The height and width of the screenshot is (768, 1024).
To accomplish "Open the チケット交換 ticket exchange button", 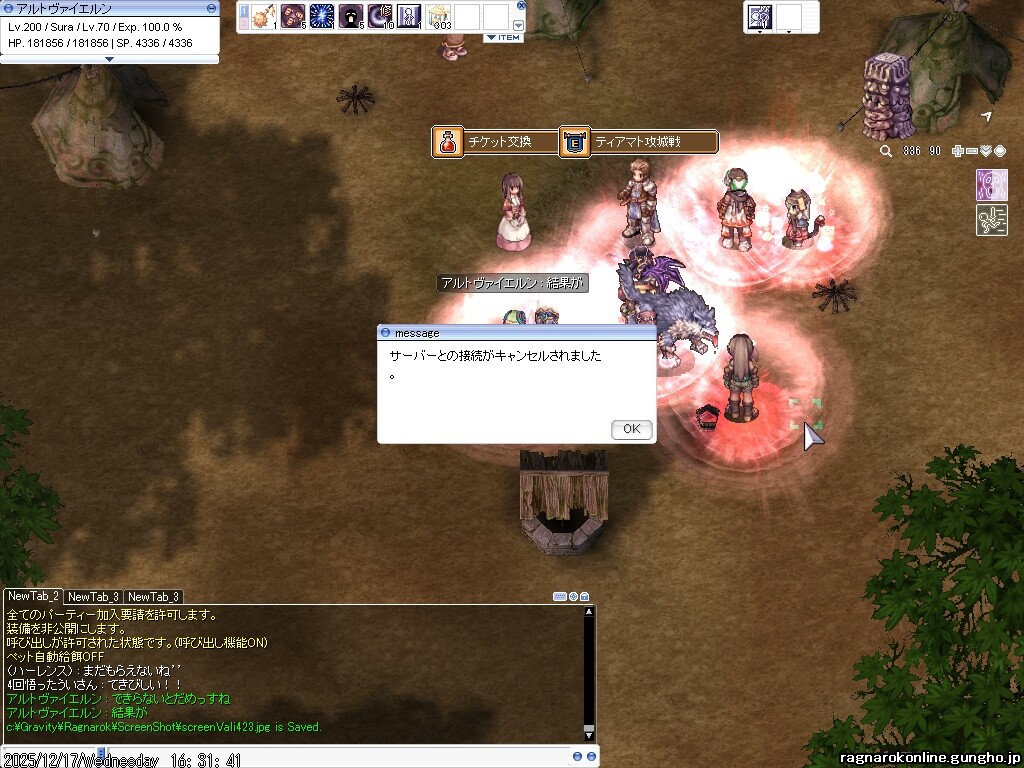I will click(495, 142).
